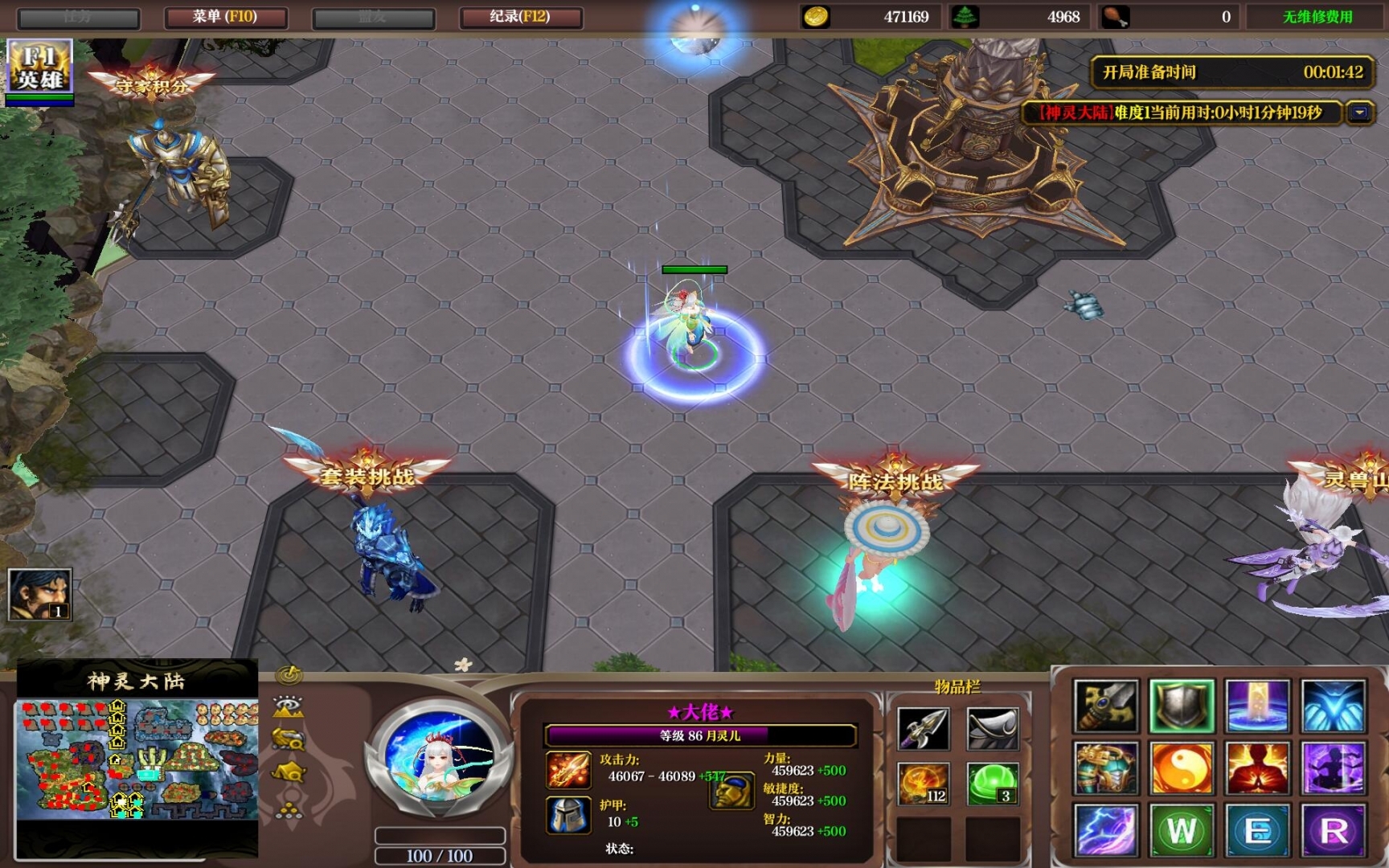Click the 神灵大陆 minimap
This screenshot has height=868, width=1389.
[x=137, y=759]
